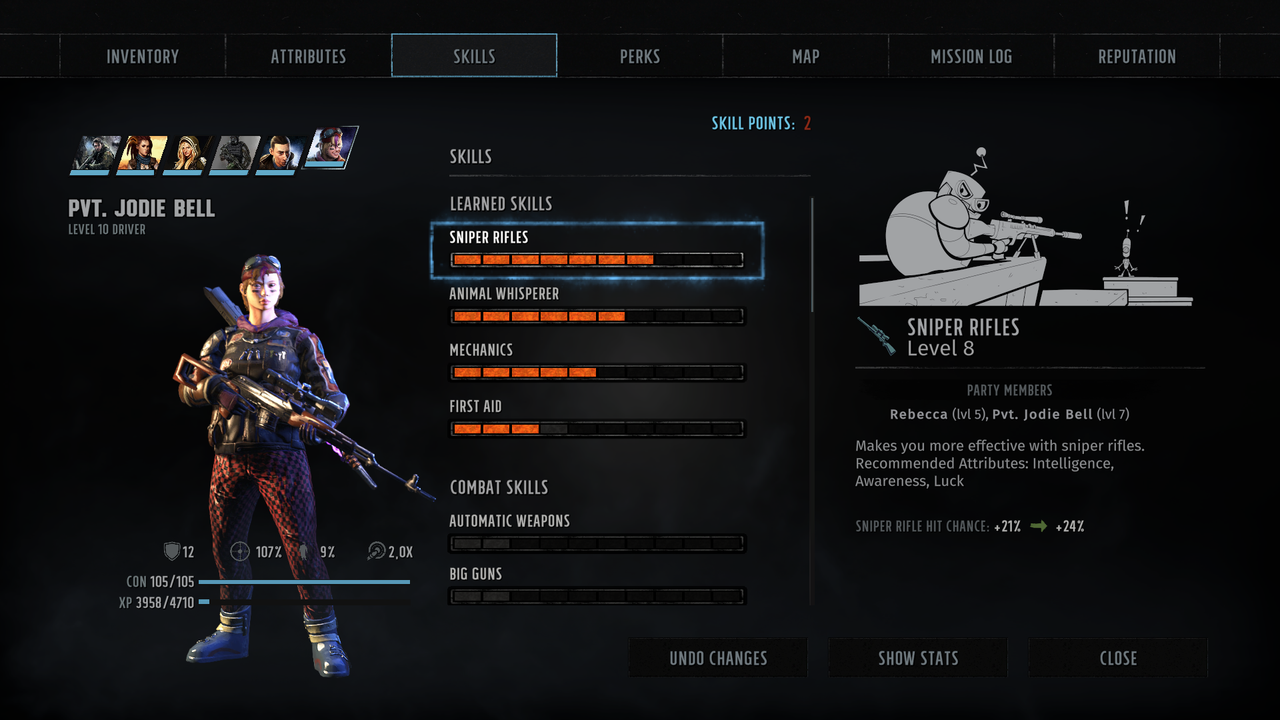Viewport: 1280px width, 720px height.
Task: Choose the Animal Whisperer skill
Action: [x=597, y=306]
